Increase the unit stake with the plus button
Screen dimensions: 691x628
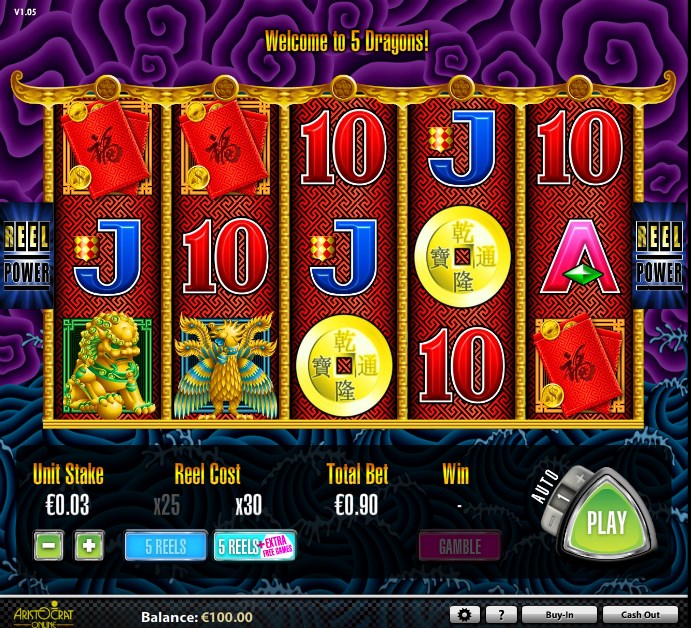[89, 545]
